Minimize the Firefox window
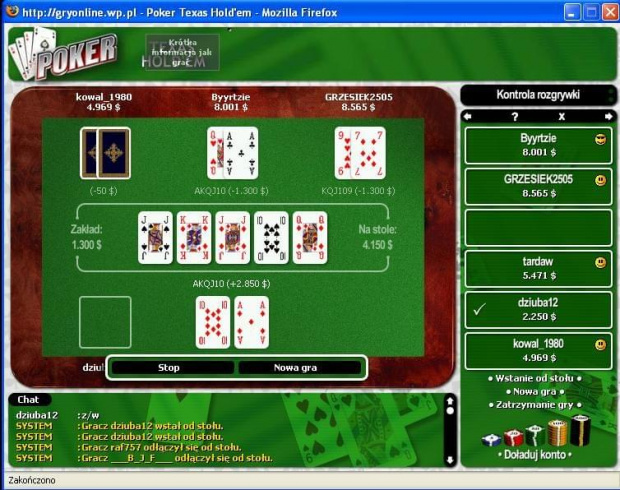Image resolution: width=620 pixels, height=490 pixels. pyautogui.click(x=573, y=12)
